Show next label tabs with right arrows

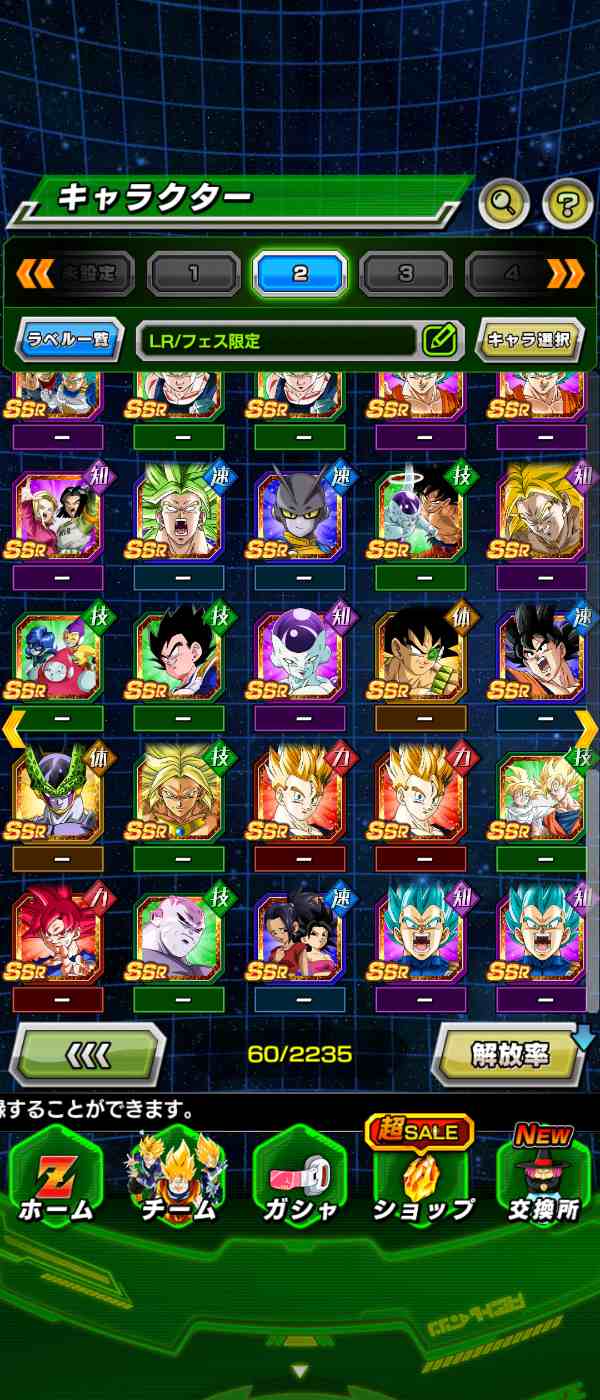click(565, 272)
